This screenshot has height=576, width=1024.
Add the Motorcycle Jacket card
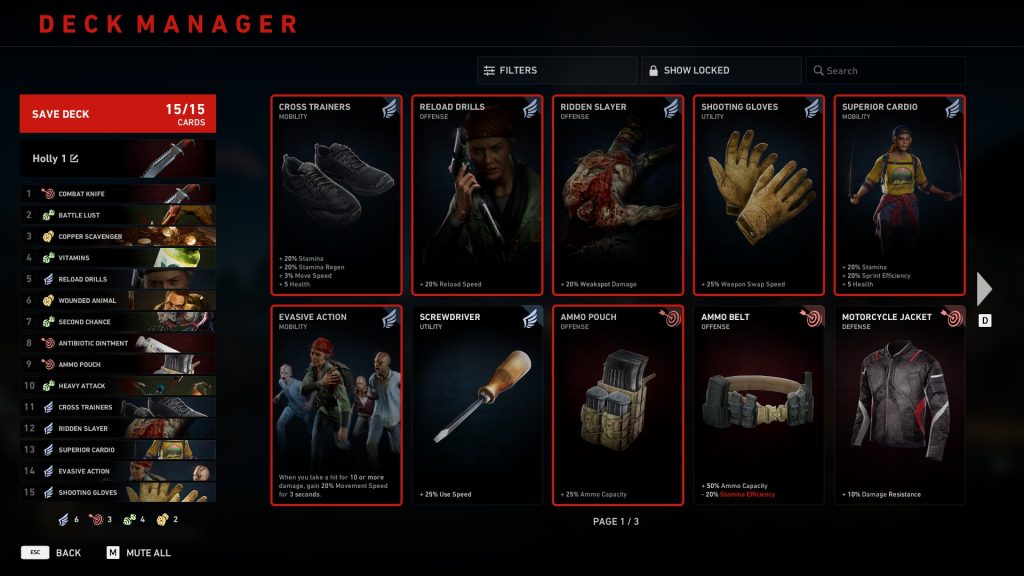(900, 405)
